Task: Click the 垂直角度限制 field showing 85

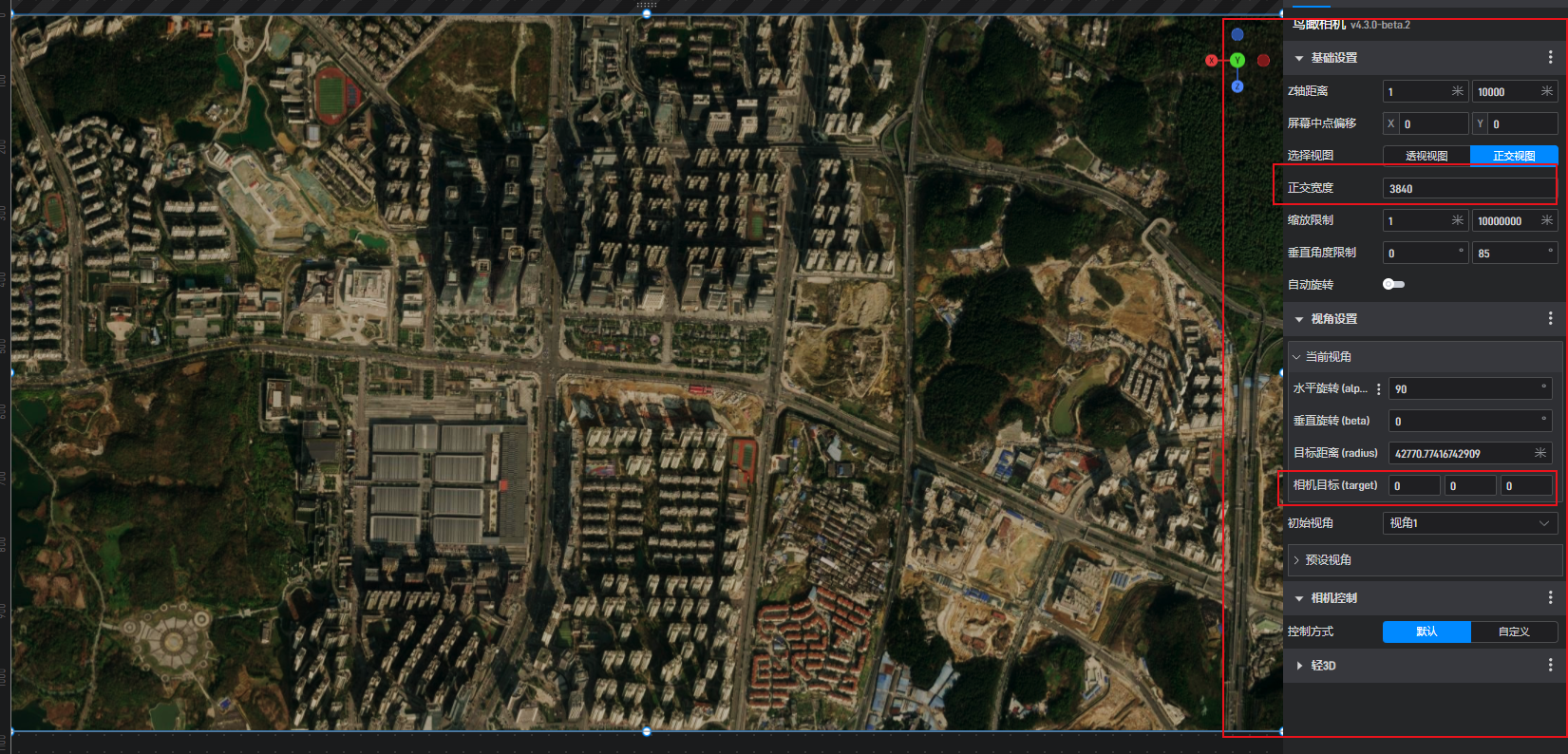Action: 1508,254
